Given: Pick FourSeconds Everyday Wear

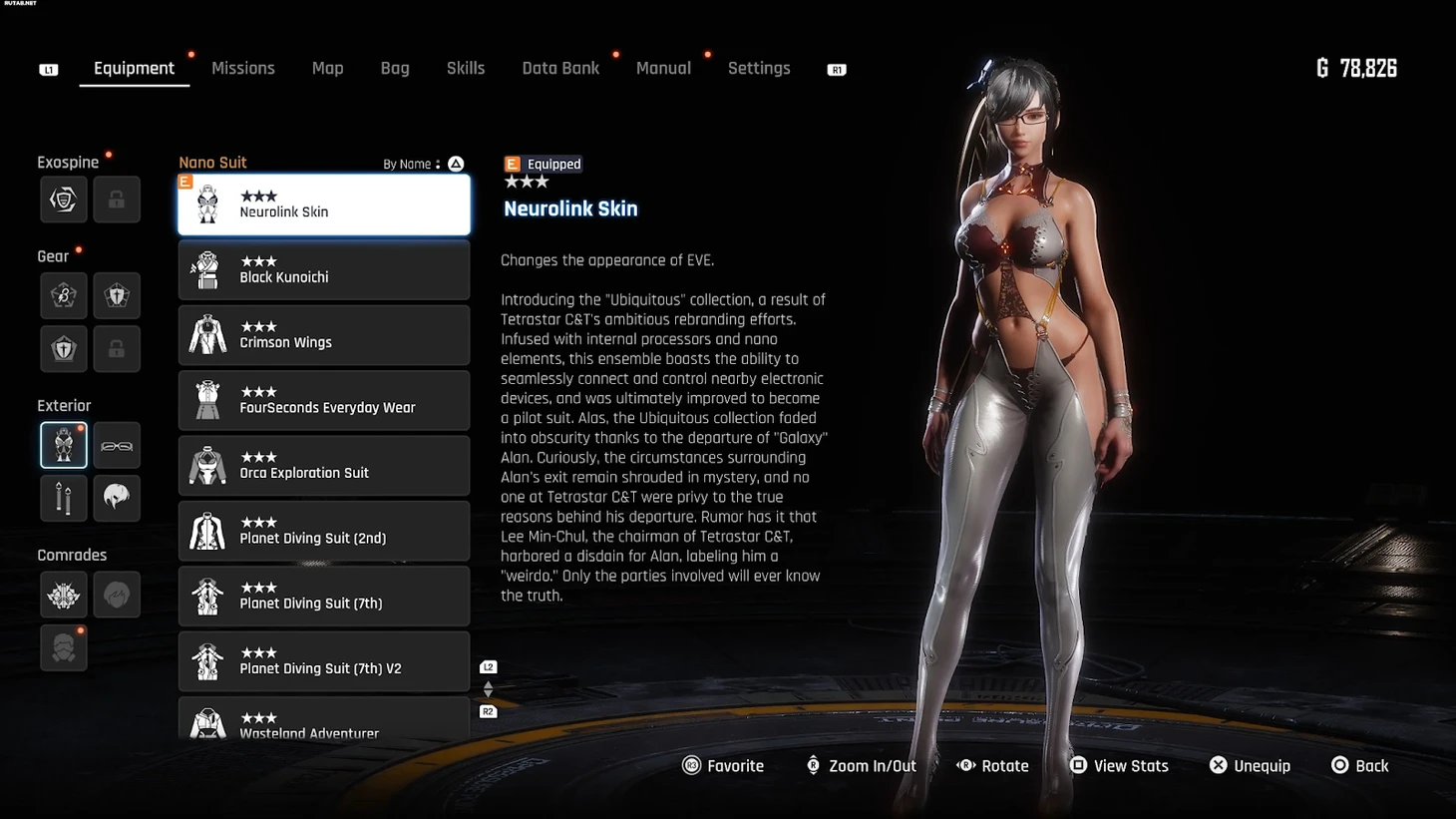Looking at the screenshot, I should 324,400.
